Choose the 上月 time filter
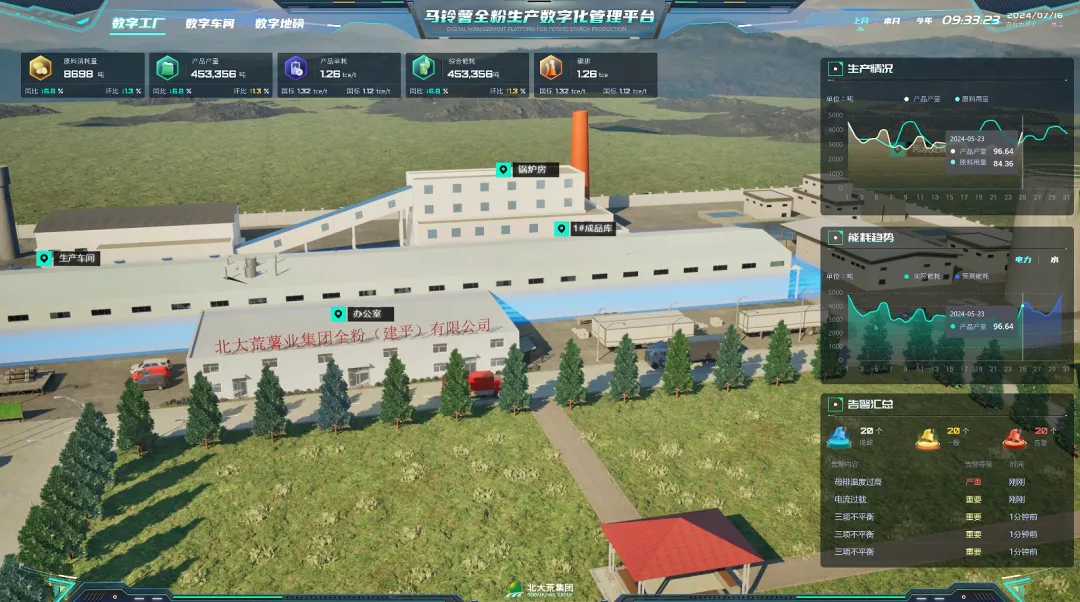 [x=861, y=21]
